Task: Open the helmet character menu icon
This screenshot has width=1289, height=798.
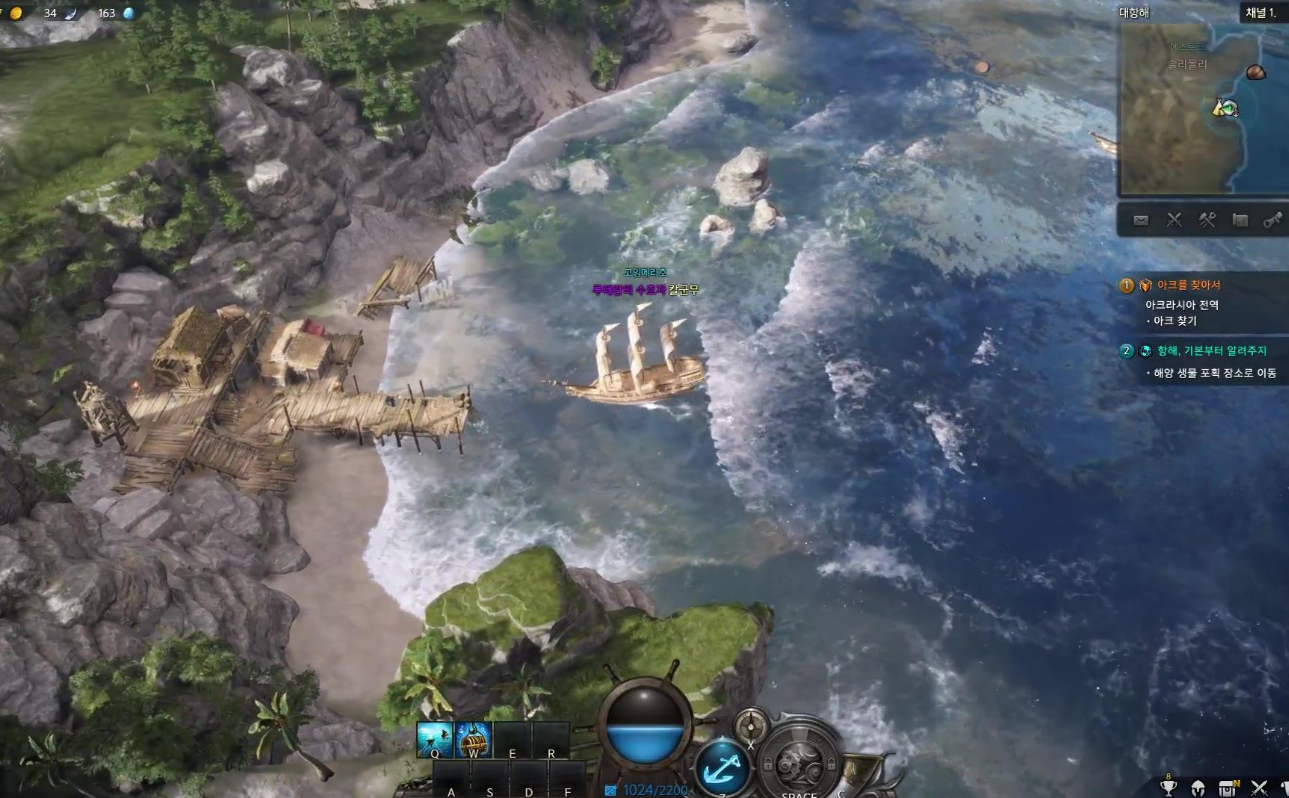Action: (1197, 787)
